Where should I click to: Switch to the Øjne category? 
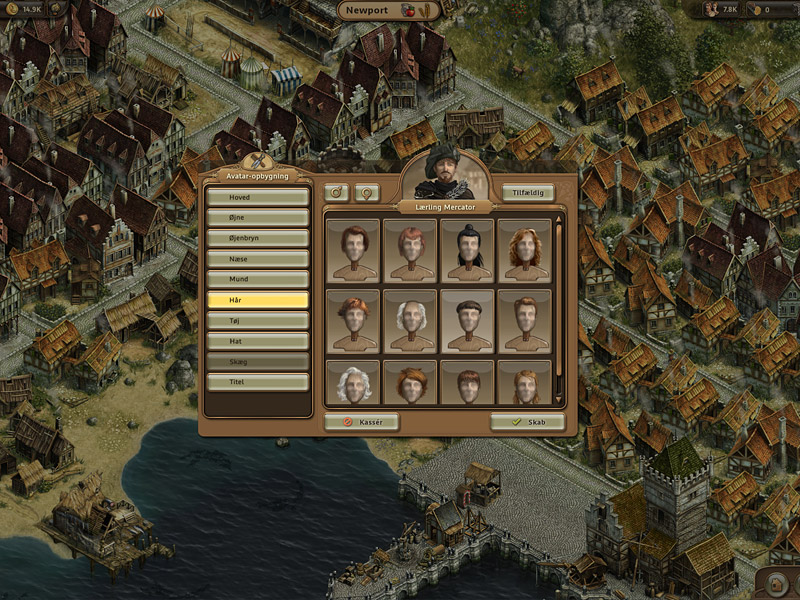[x=257, y=217]
